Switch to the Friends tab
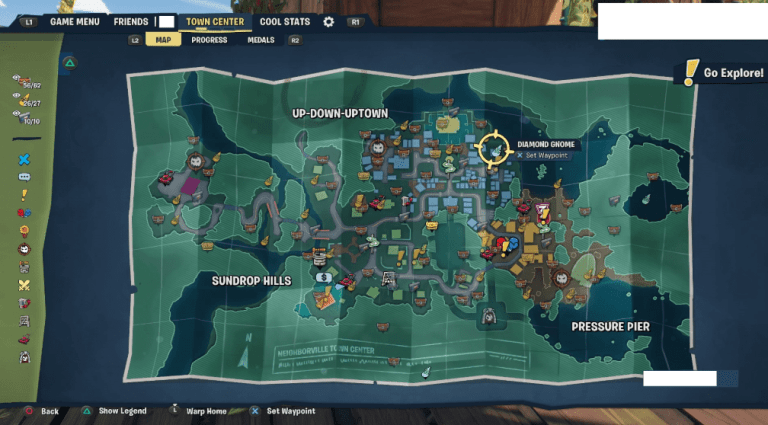Screen dimensions: 768x425 click(x=131, y=21)
